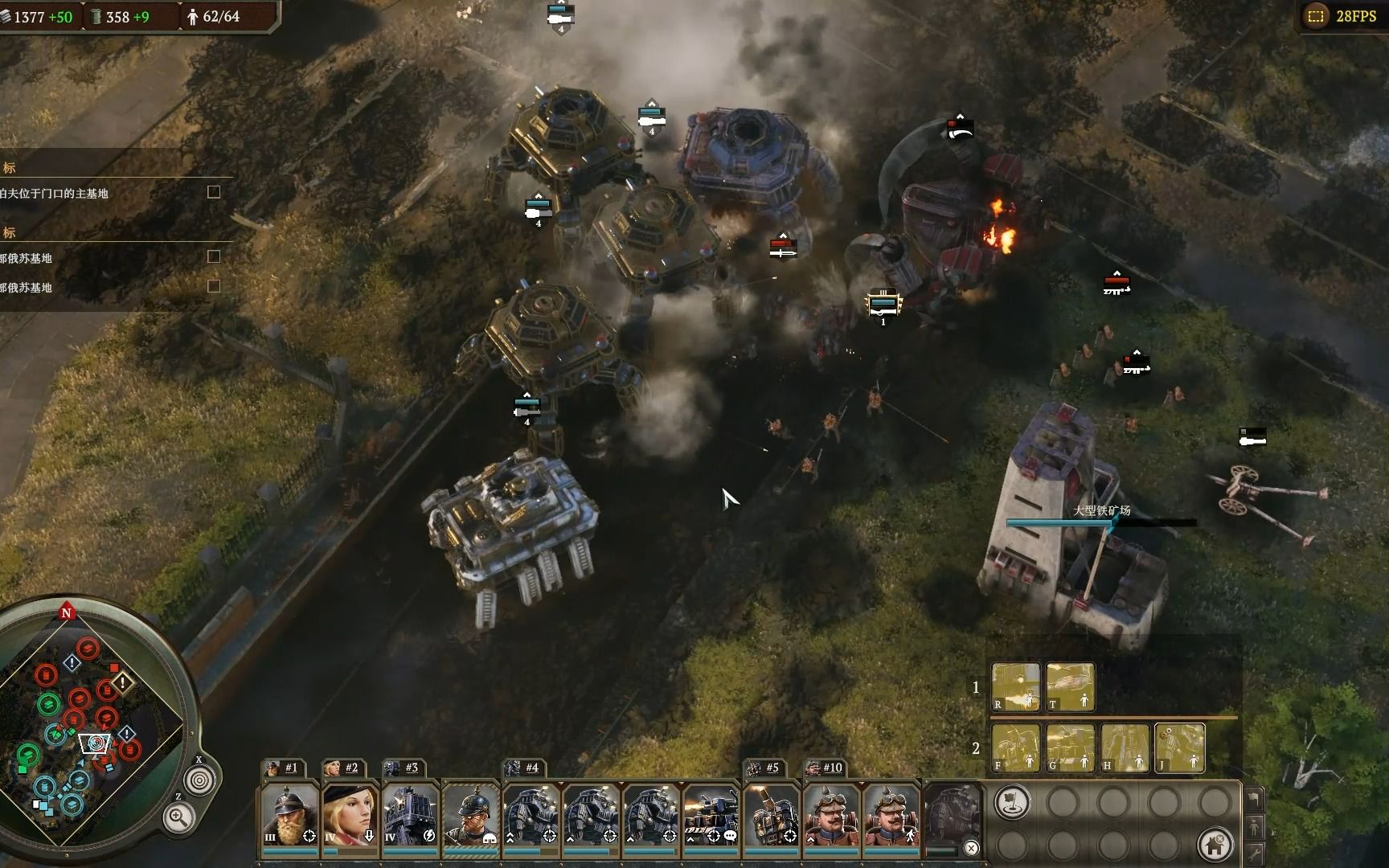Image resolution: width=1389 pixels, height=868 pixels.
Task: Switch to control group #10 tab
Action: pos(826,768)
